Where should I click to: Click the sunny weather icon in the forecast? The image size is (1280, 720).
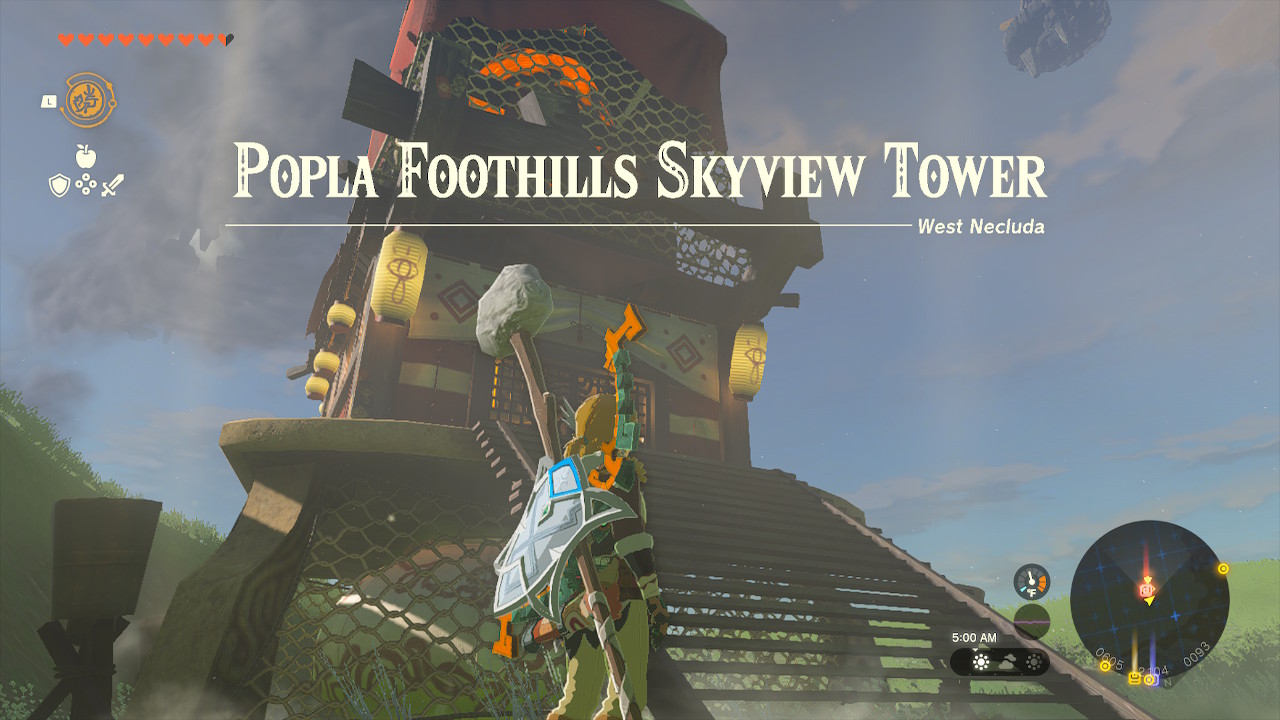point(980,660)
